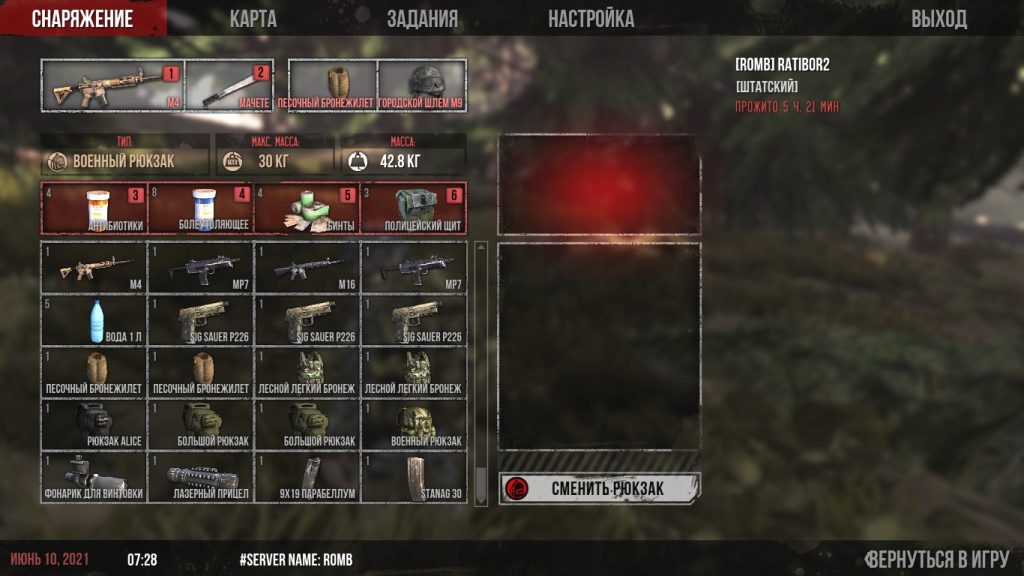This screenshot has height=576, width=1024.
Task: Go to the Настройка tab
Action: (x=590, y=19)
